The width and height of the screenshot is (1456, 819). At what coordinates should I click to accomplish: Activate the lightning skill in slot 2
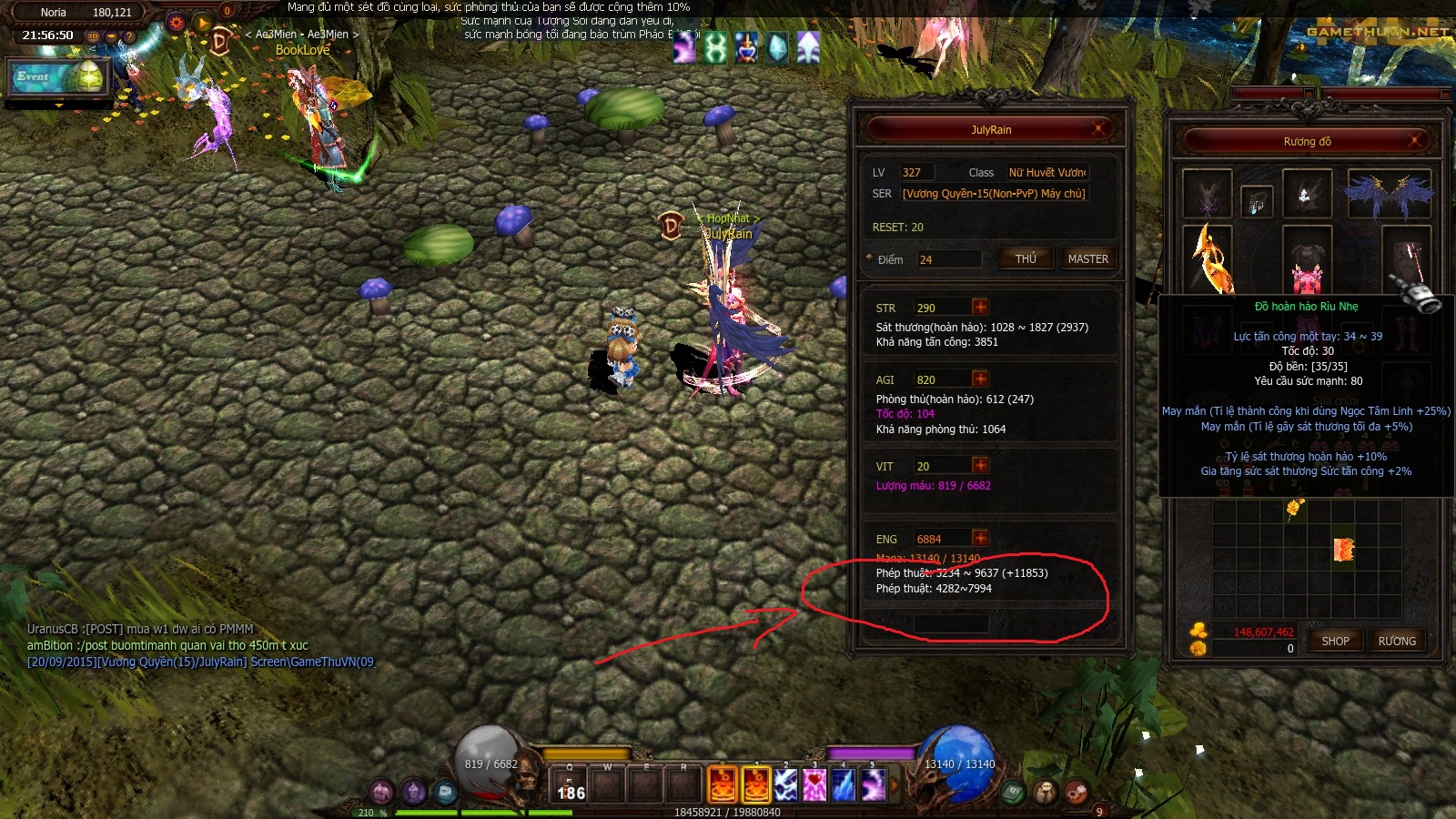tap(785, 784)
